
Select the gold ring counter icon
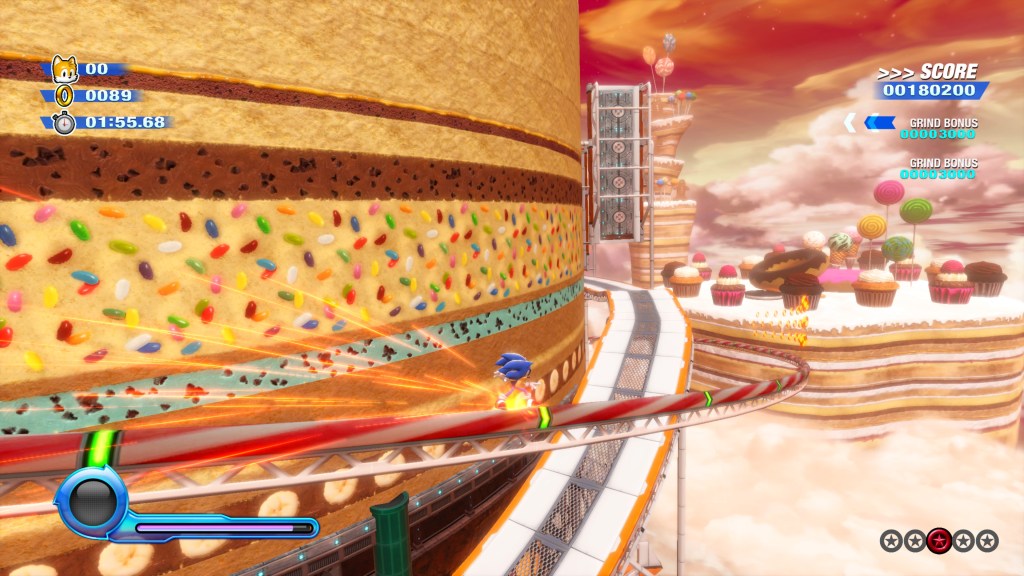coord(64,97)
